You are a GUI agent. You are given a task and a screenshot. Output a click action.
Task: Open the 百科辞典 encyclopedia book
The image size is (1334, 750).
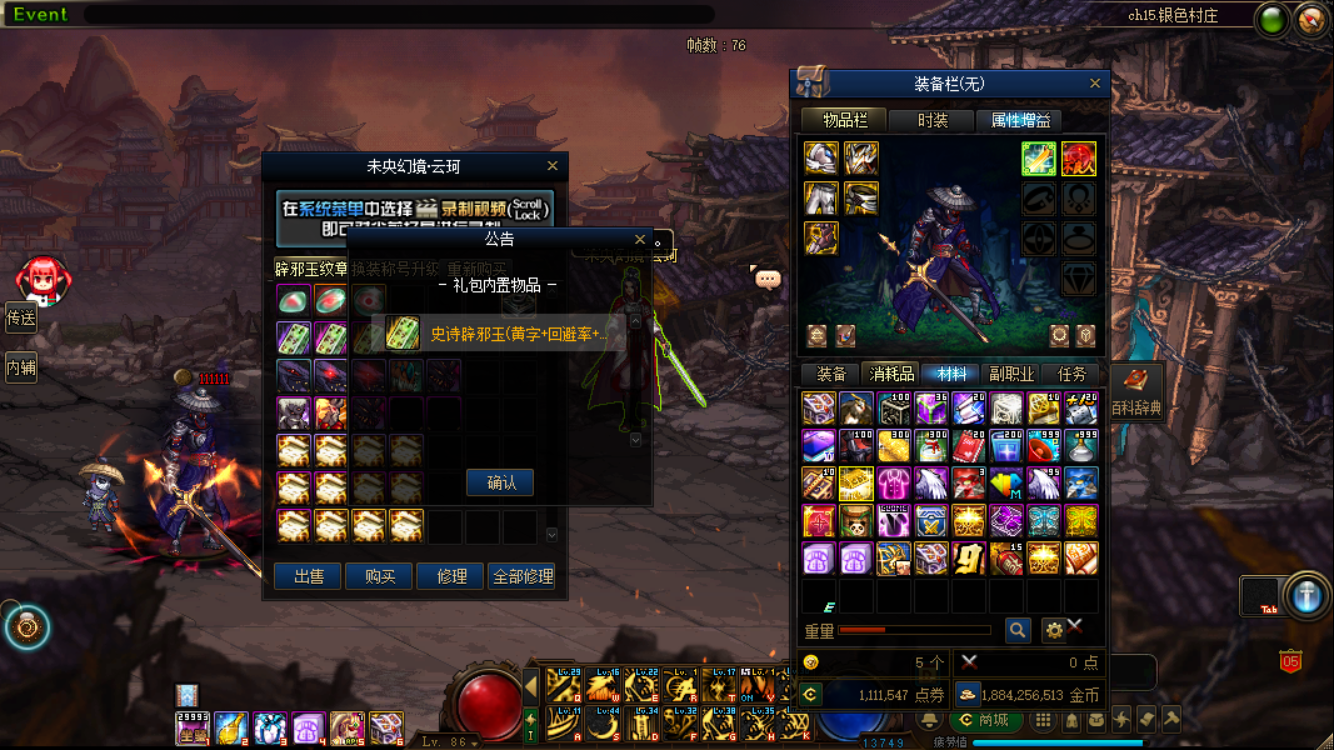(1136, 390)
